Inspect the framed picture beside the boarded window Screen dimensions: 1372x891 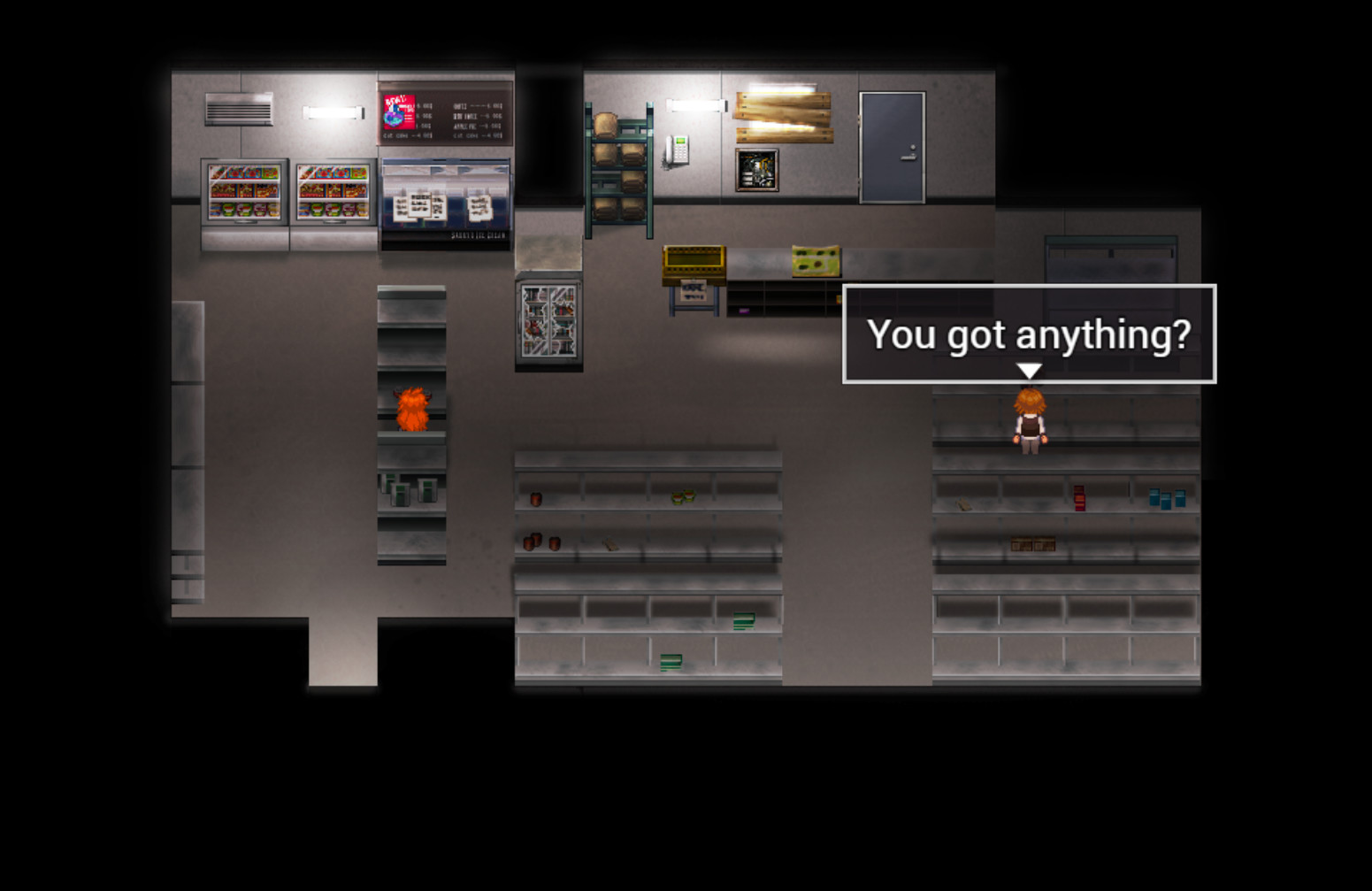pyautogui.click(x=756, y=168)
